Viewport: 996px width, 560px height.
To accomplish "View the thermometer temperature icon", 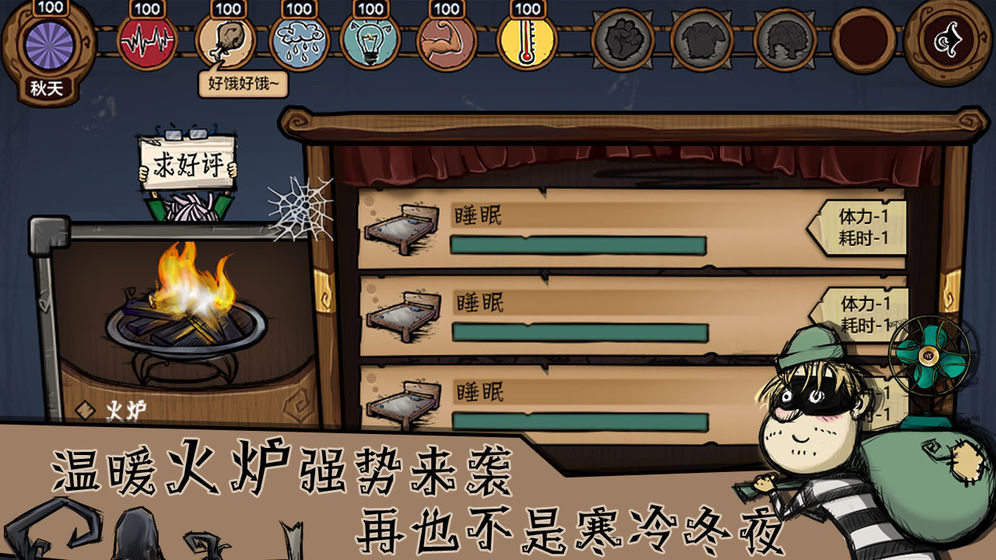I will click(527, 41).
